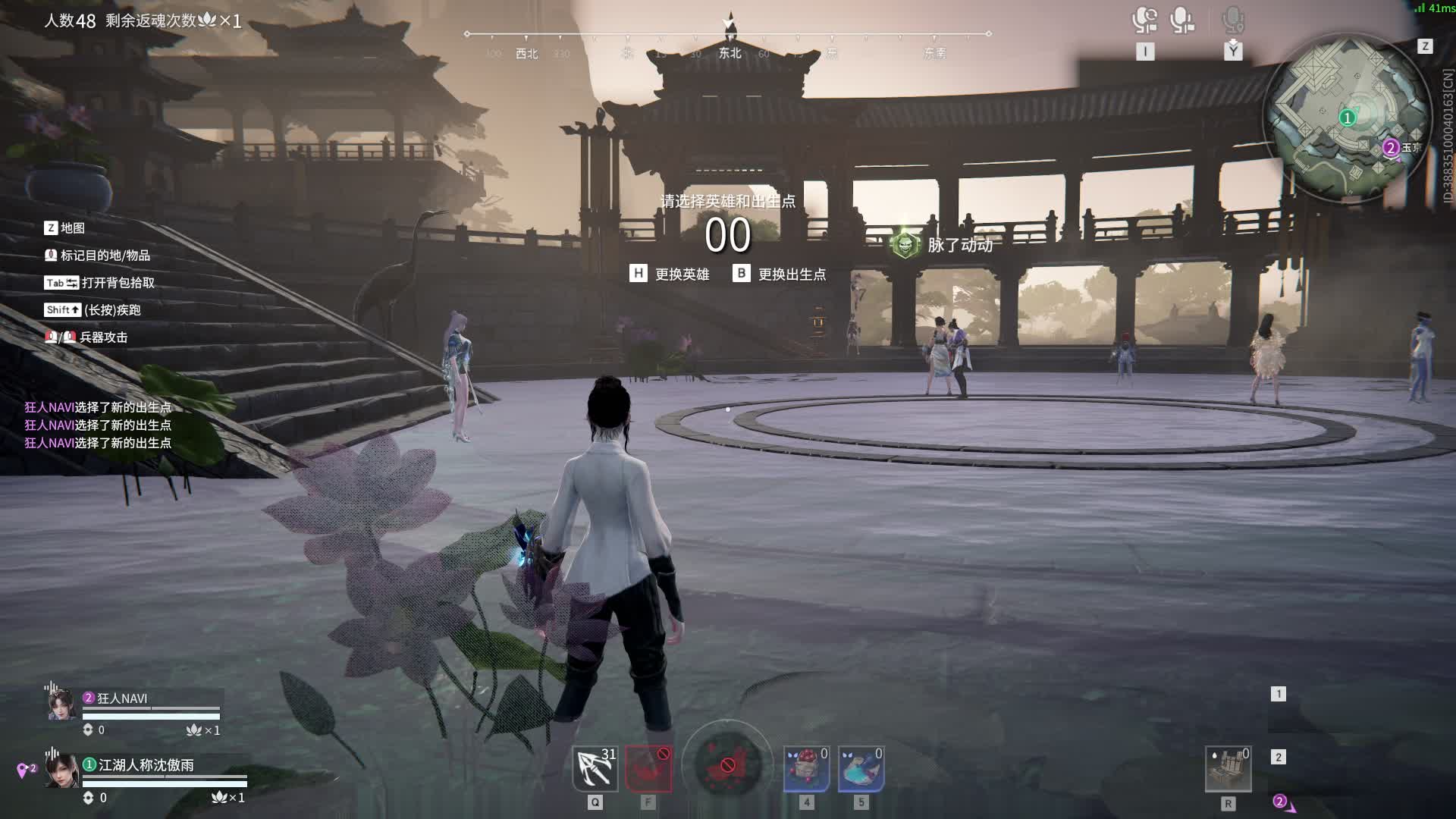
Task: Click the disabled red hero skill icon
Action: click(x=648, y=769)
